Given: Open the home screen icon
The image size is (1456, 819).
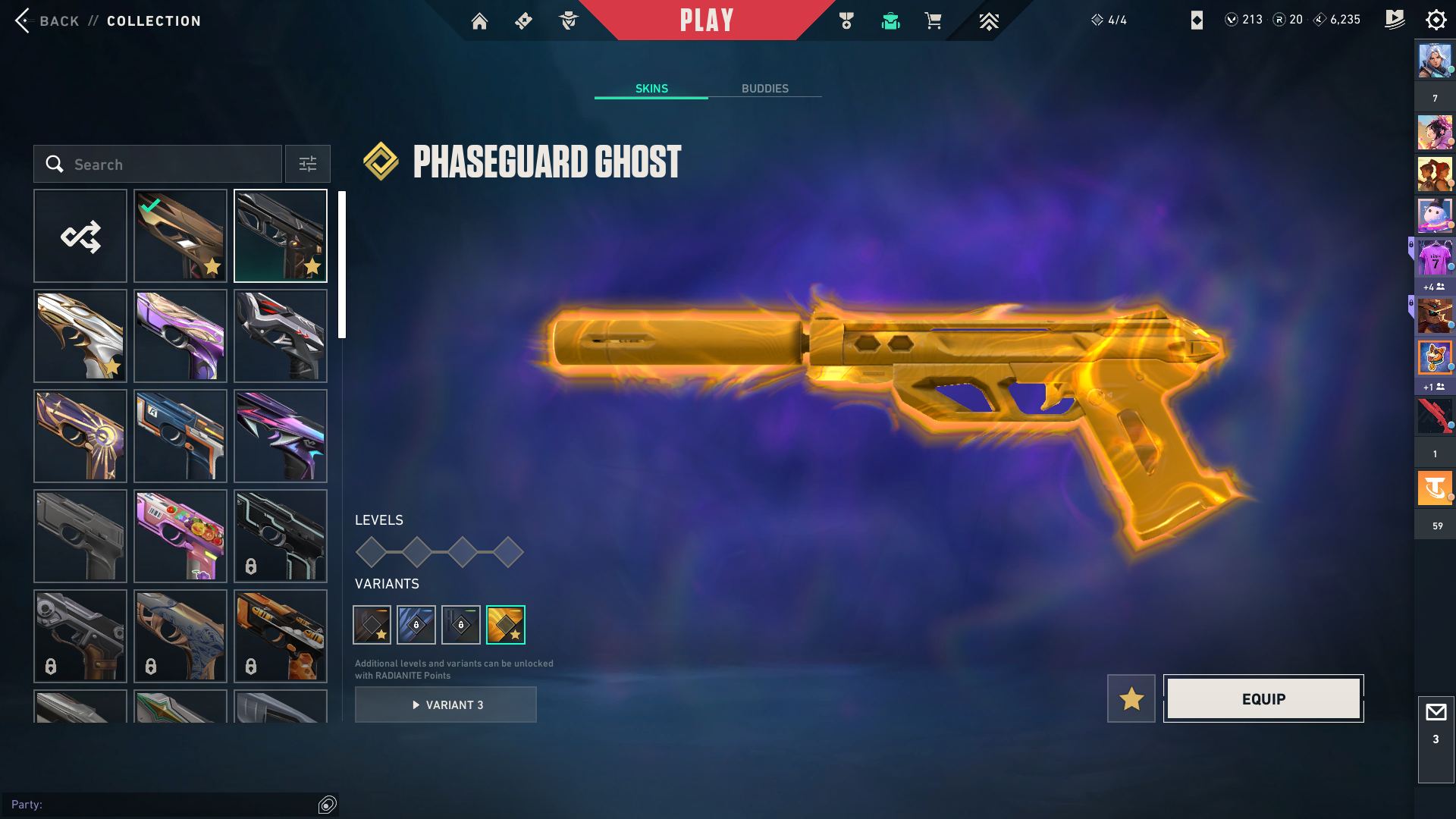Looking at the screenshot, I should 479,21.
